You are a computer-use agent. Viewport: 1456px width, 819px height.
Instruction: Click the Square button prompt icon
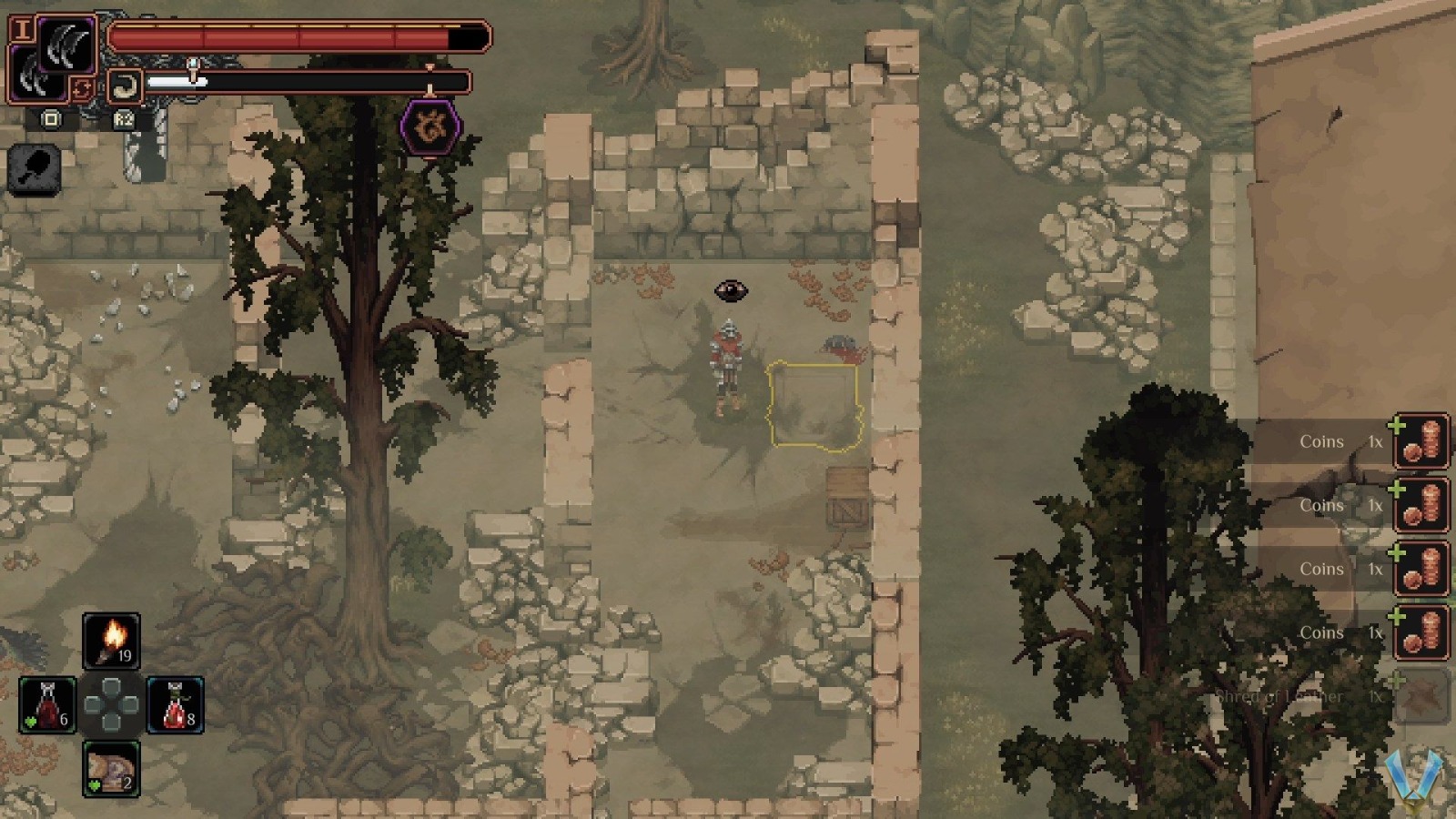coord(52,119)
